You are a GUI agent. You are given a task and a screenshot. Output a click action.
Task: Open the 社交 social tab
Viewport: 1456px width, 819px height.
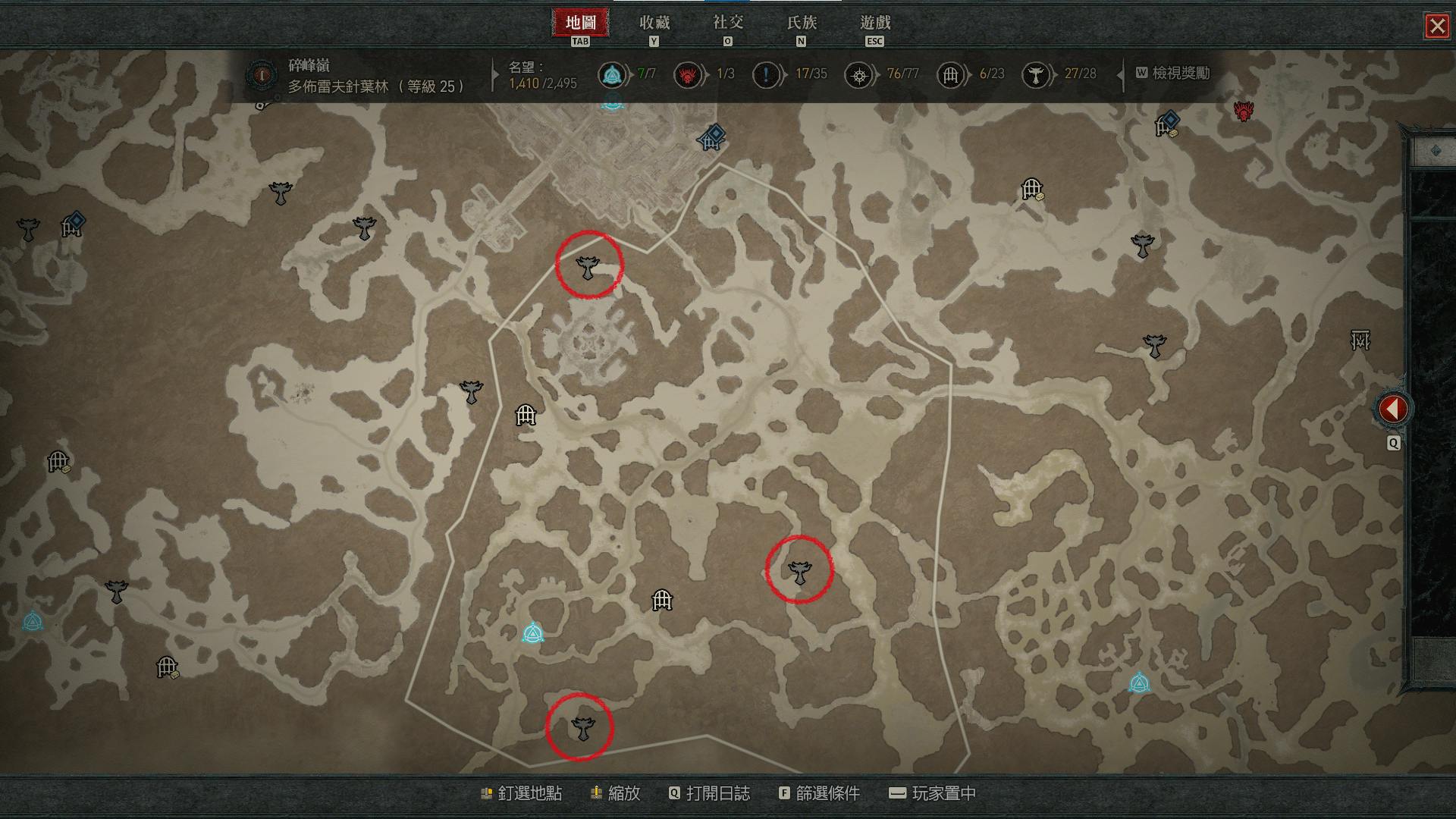click(x=727, y=24)
